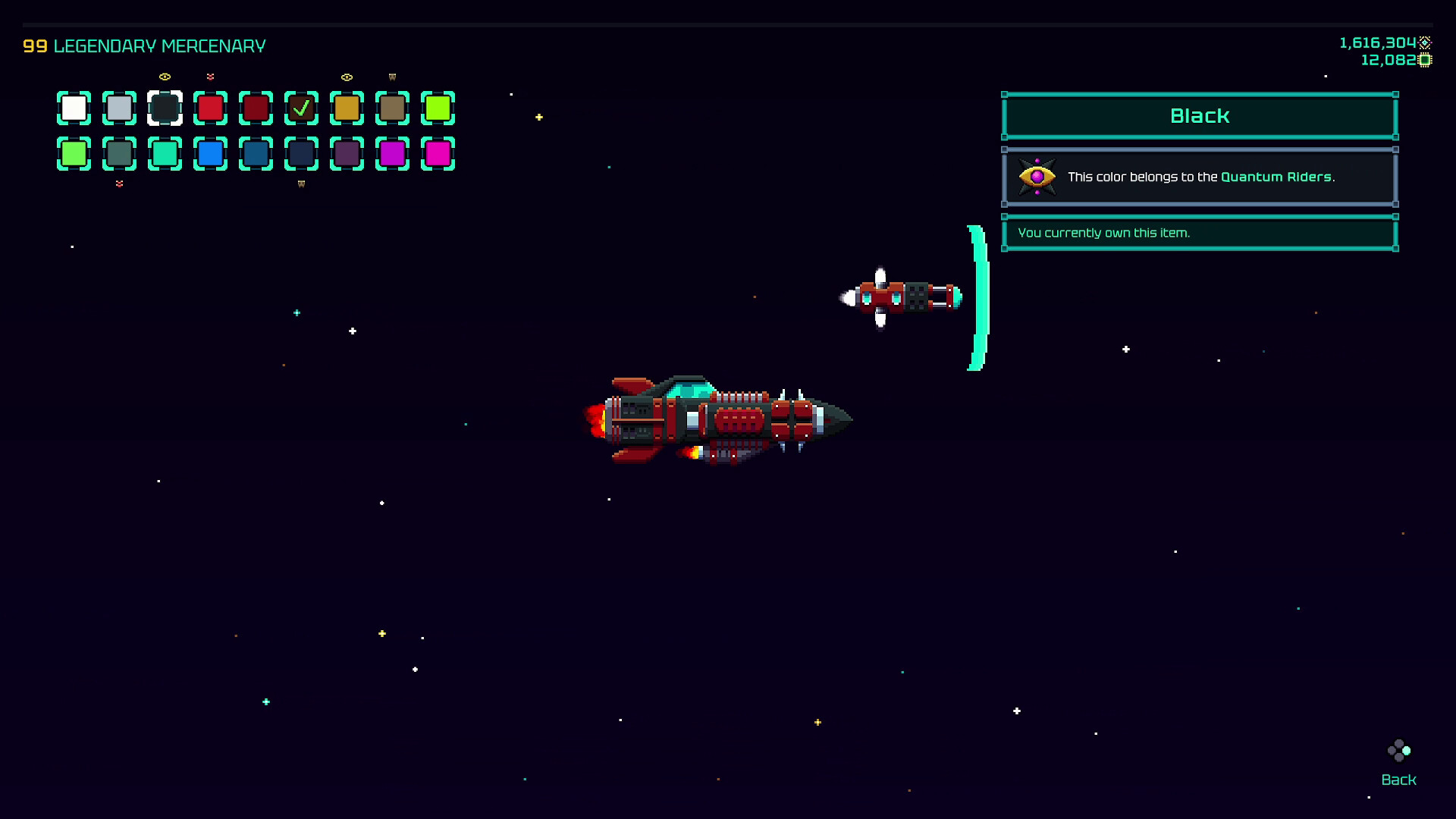Click the Quantum Riders faction emblem icon
Screen dimensions: 1456x819
[1037, 177]
